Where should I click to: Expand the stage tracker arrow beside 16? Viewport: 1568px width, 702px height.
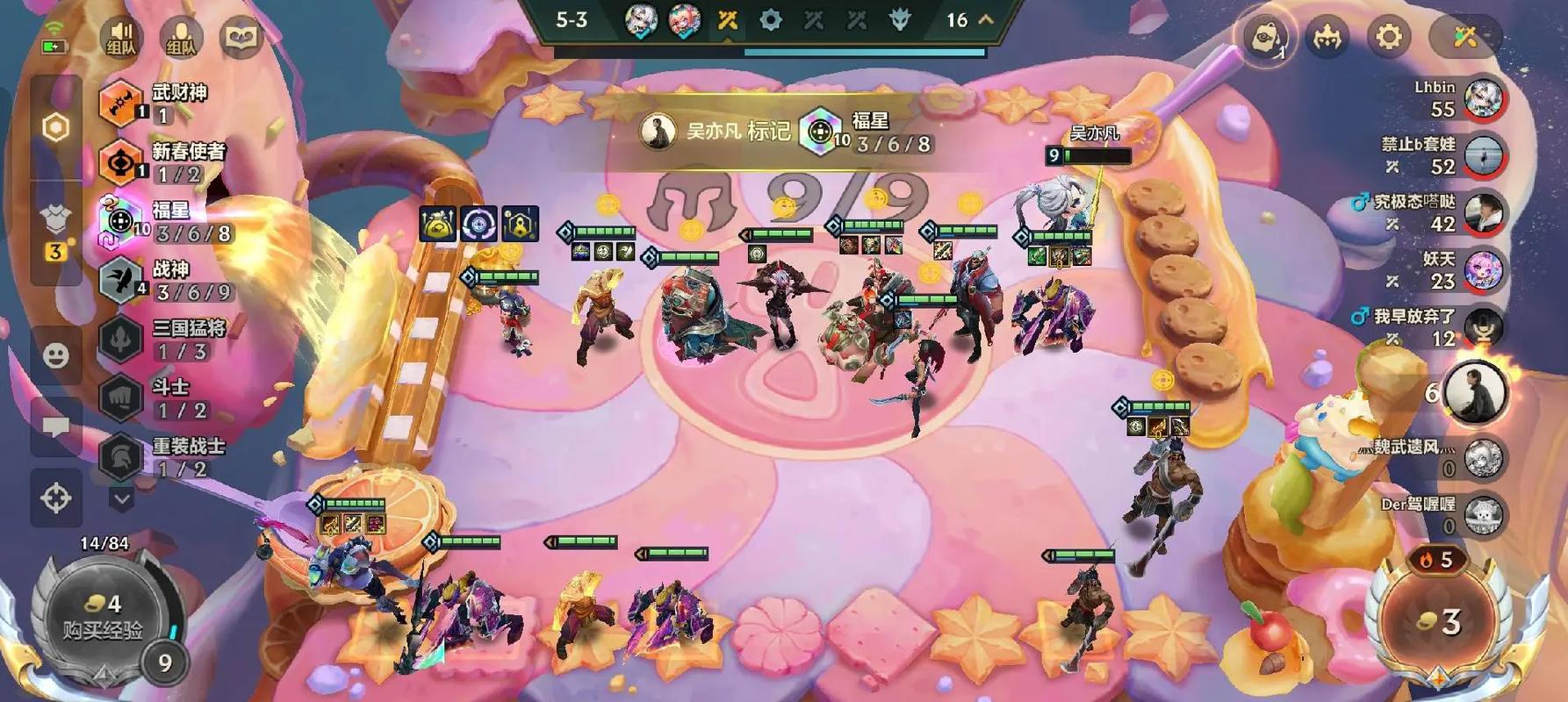pos(986,19)
